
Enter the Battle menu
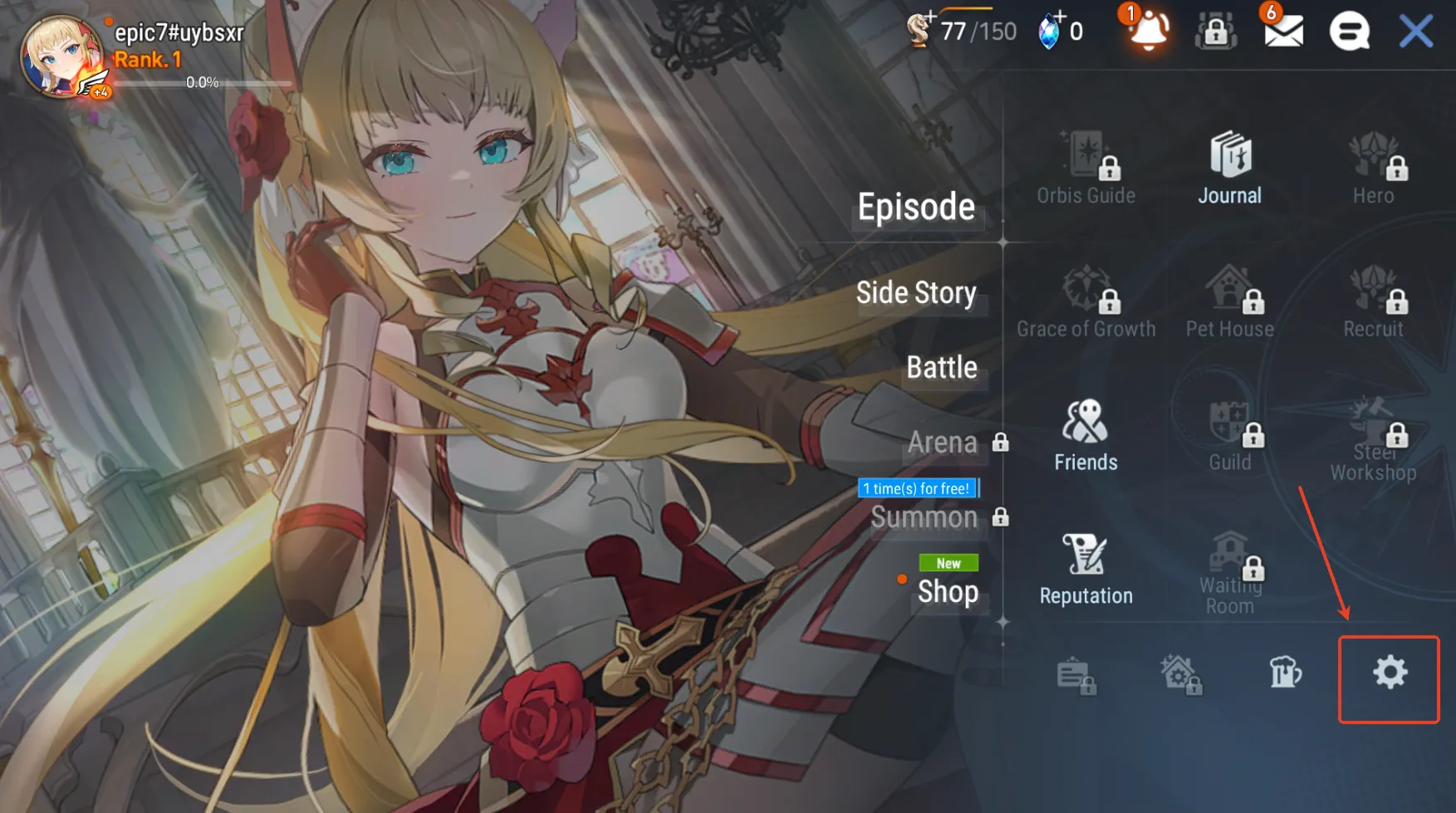[x=942, y=368]
